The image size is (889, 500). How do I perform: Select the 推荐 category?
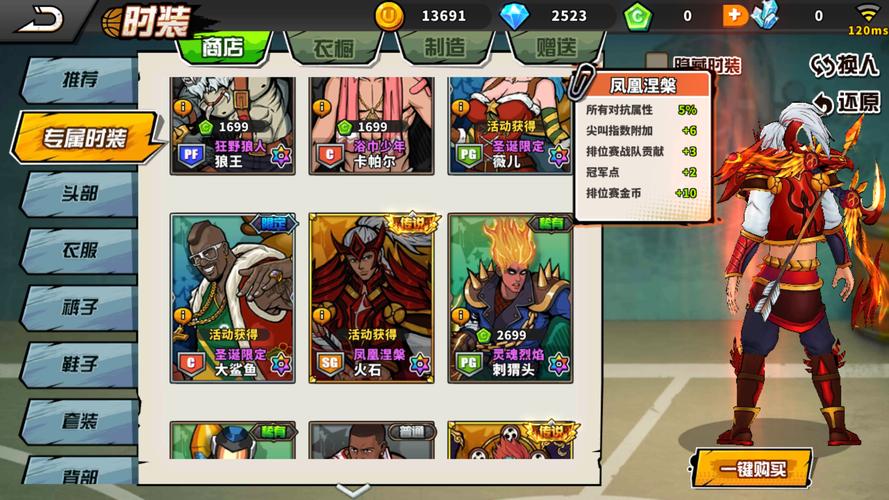click(x=78, y=80)
